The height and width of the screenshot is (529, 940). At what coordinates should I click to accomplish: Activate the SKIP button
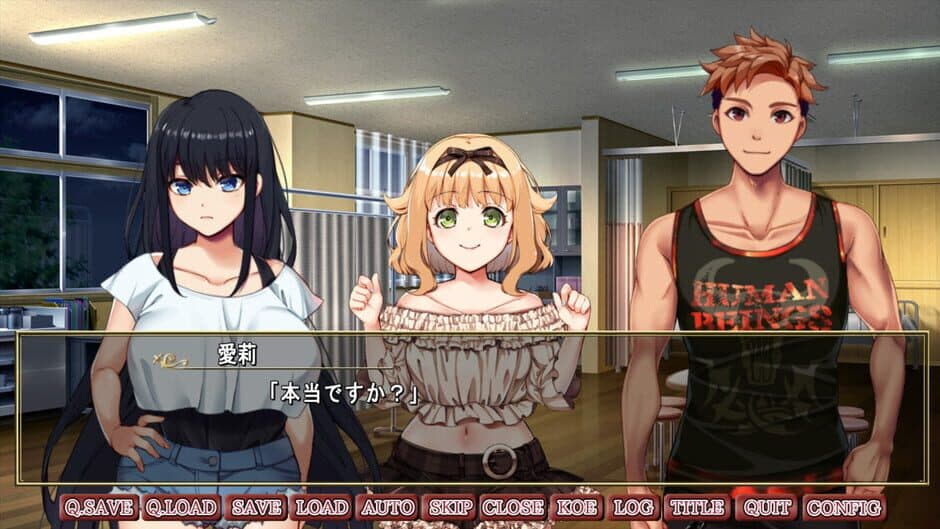[x=450, y=508]
